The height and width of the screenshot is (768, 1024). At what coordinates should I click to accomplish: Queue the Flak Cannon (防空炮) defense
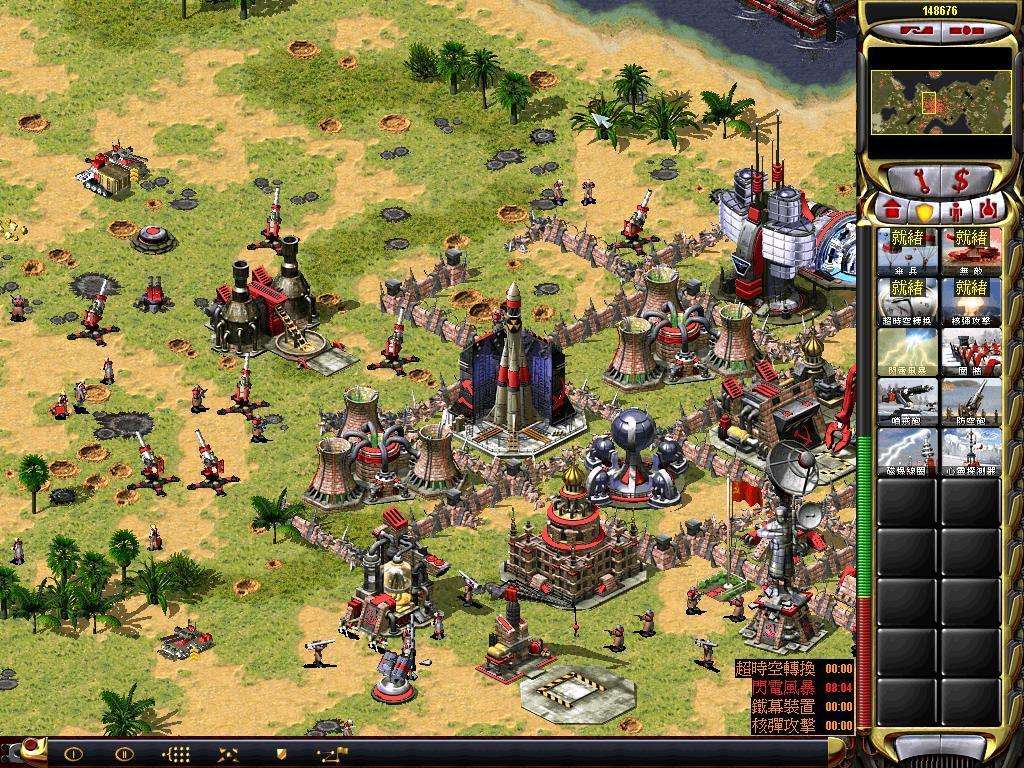click(x=971, y=401)
